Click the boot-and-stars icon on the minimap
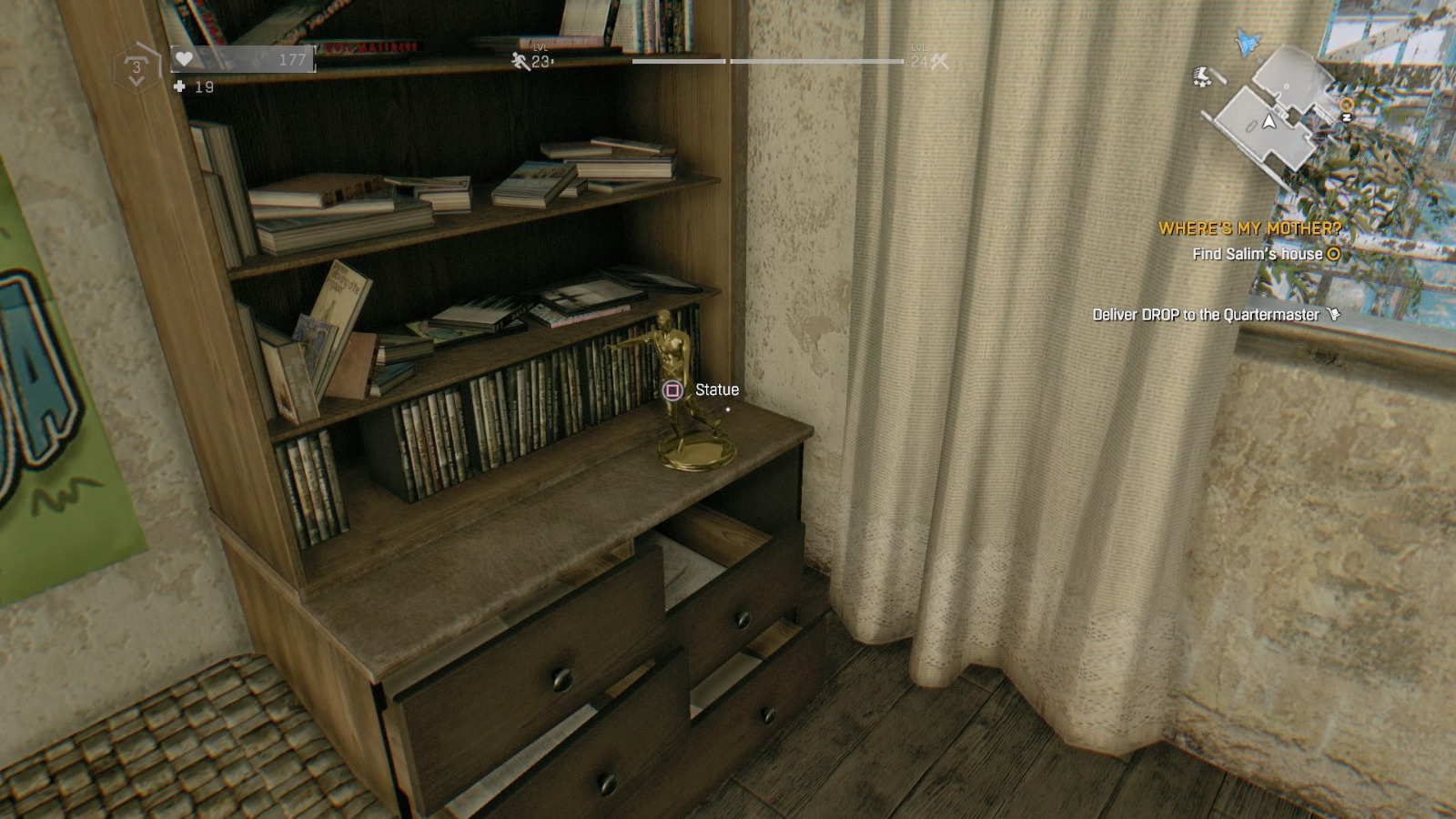Image resolution: width=1456 pixels, height=819 pixels. tap(1202, 76)
